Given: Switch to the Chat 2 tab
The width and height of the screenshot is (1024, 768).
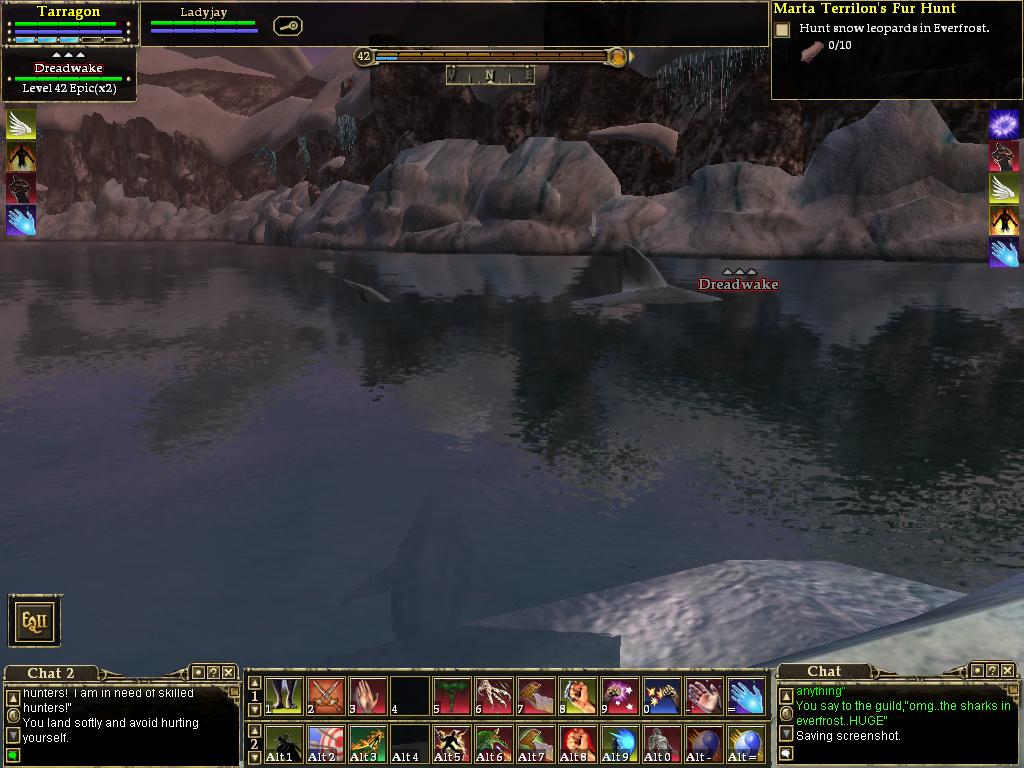Looking at the screenshot, I should coord(50,673).
